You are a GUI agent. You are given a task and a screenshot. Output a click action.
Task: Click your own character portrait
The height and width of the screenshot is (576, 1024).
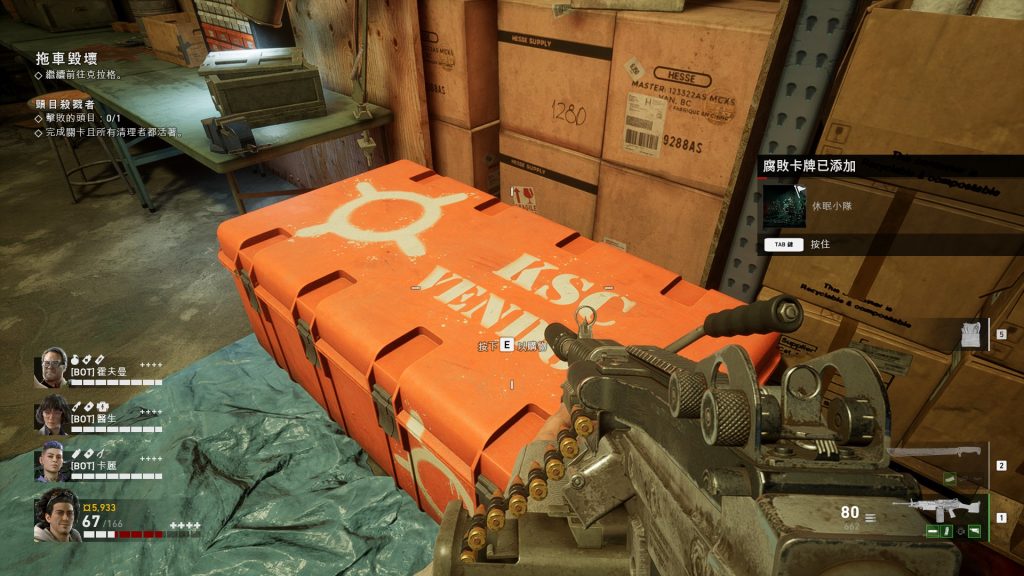(x=57, y=515)
